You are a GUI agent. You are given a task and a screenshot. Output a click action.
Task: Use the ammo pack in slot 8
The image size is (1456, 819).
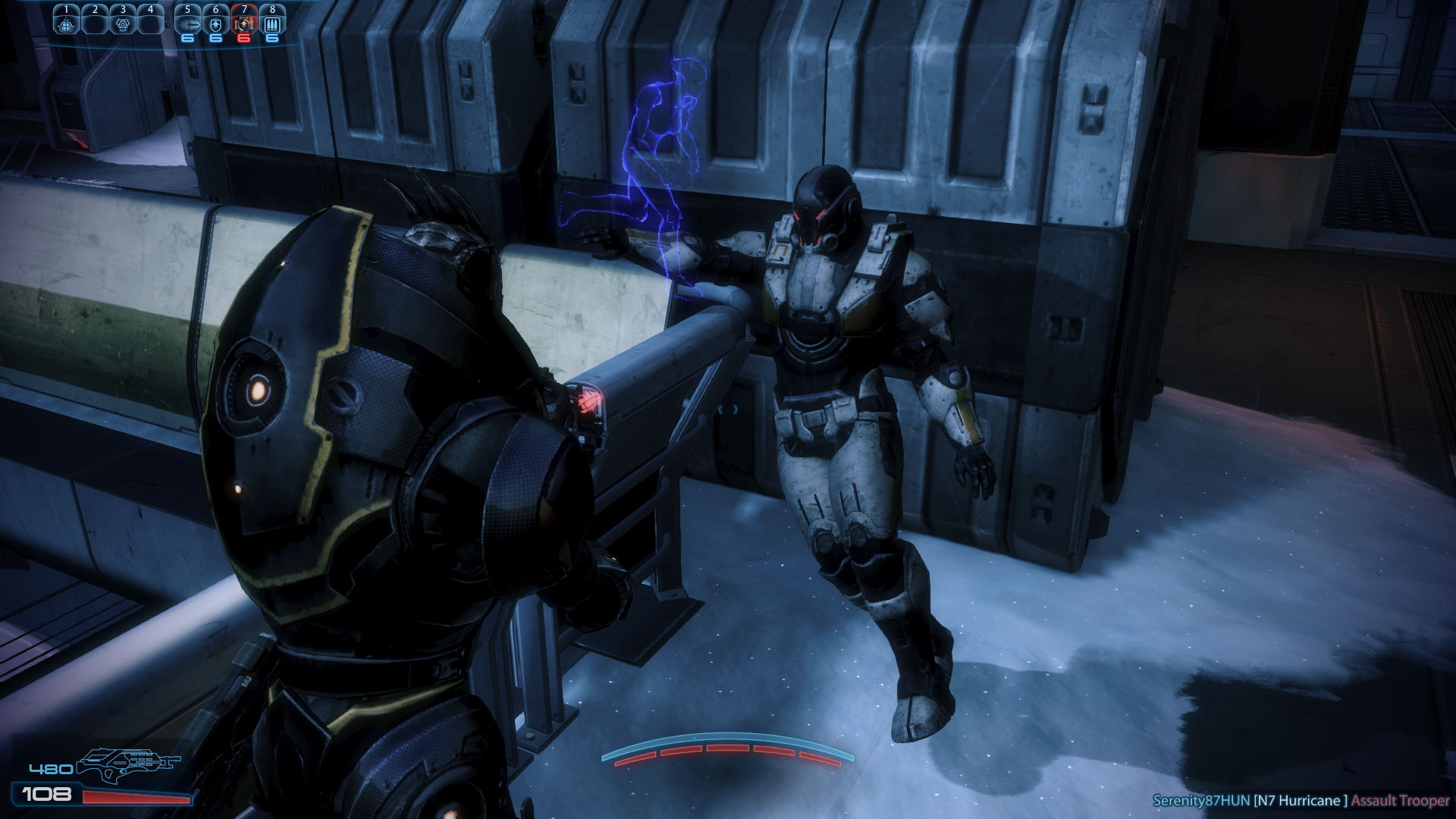[x=272, y=24]
